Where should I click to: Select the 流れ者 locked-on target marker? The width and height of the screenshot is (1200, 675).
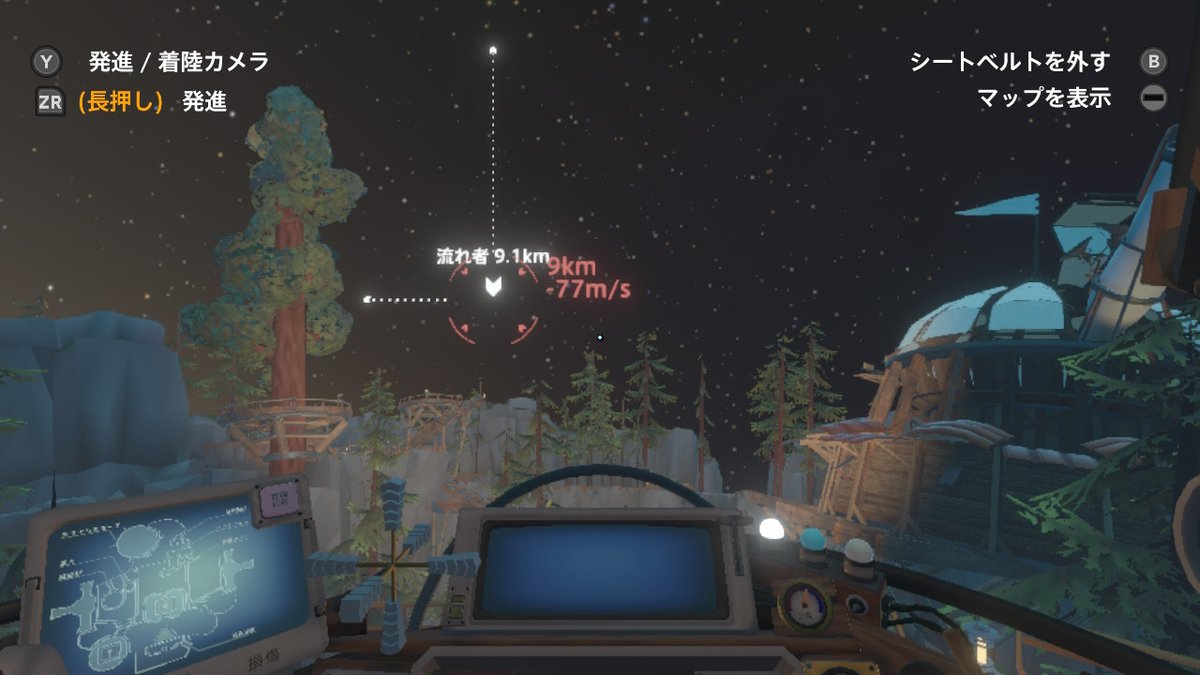click(493, 289)
